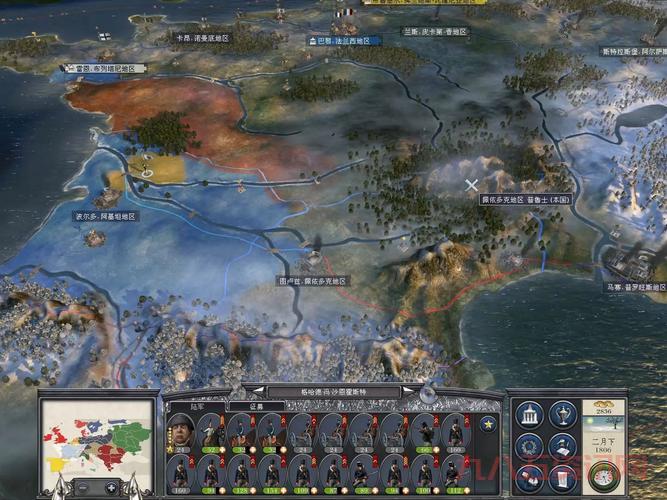Open the laurel wreath panel

tap(531, 445)
